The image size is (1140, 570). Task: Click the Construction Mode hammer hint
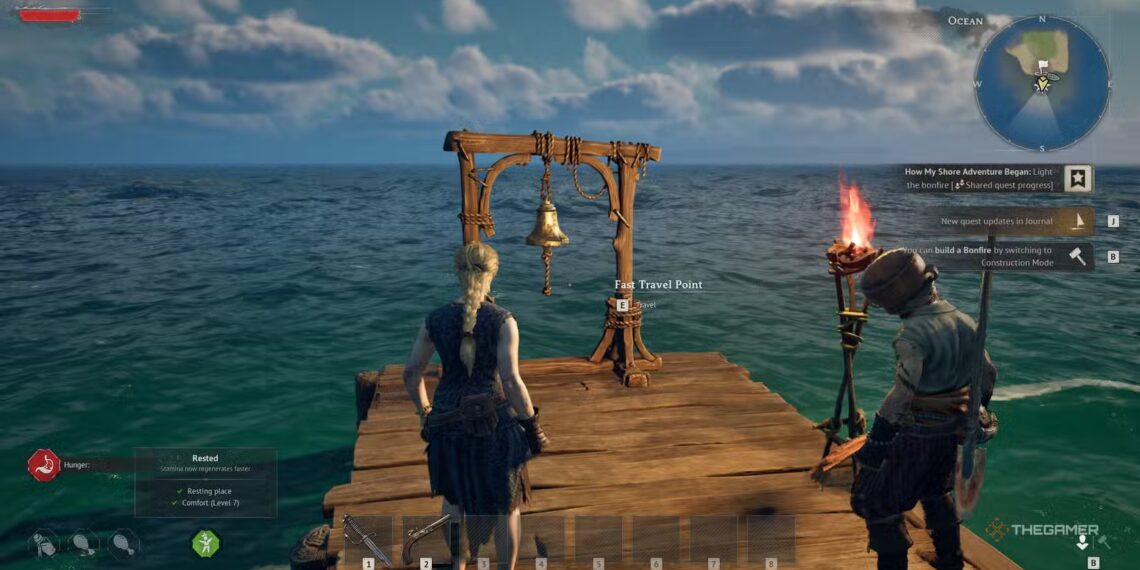[x=1077, y=256]
